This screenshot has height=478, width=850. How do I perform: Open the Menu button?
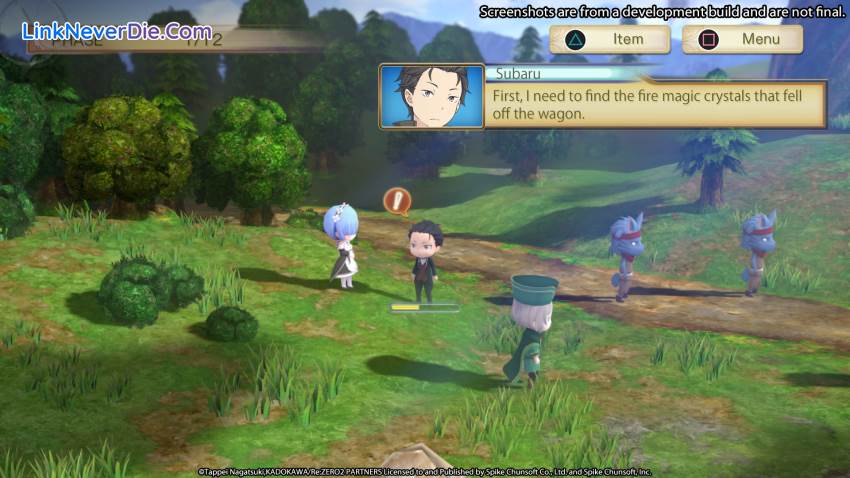click(742, 39)
